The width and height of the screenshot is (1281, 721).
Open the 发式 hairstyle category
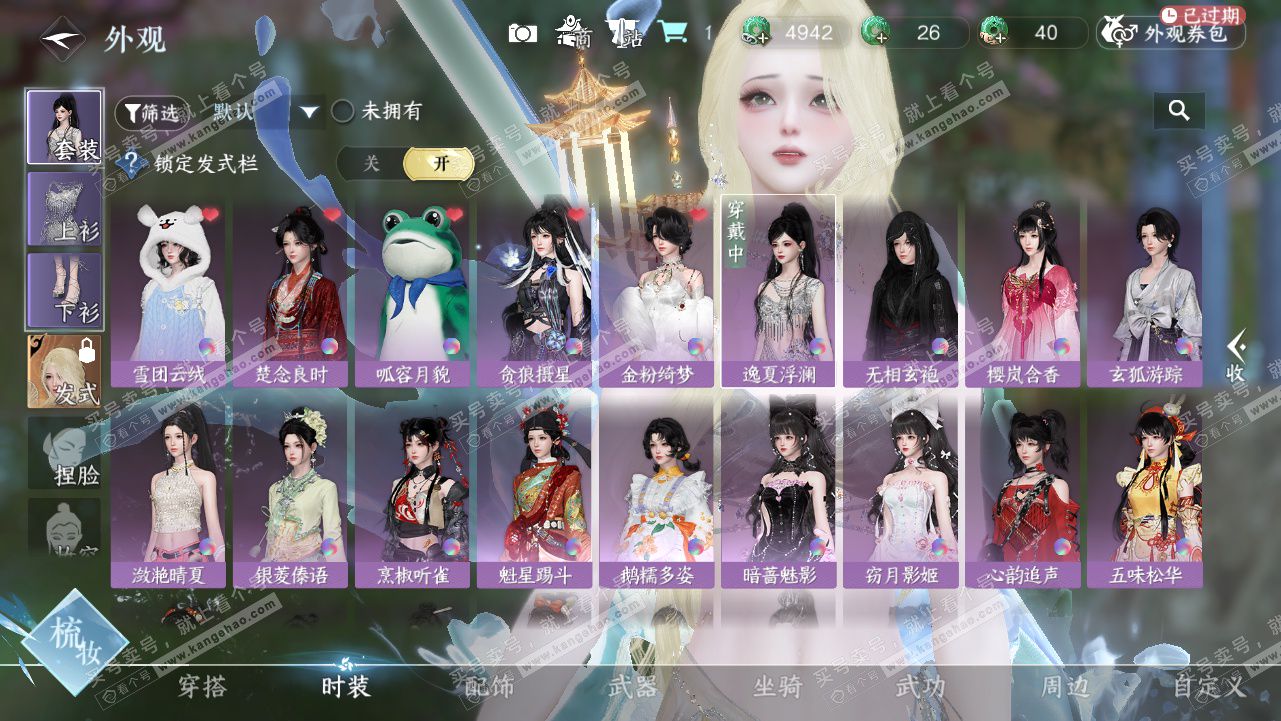click(x=65, y=371)
